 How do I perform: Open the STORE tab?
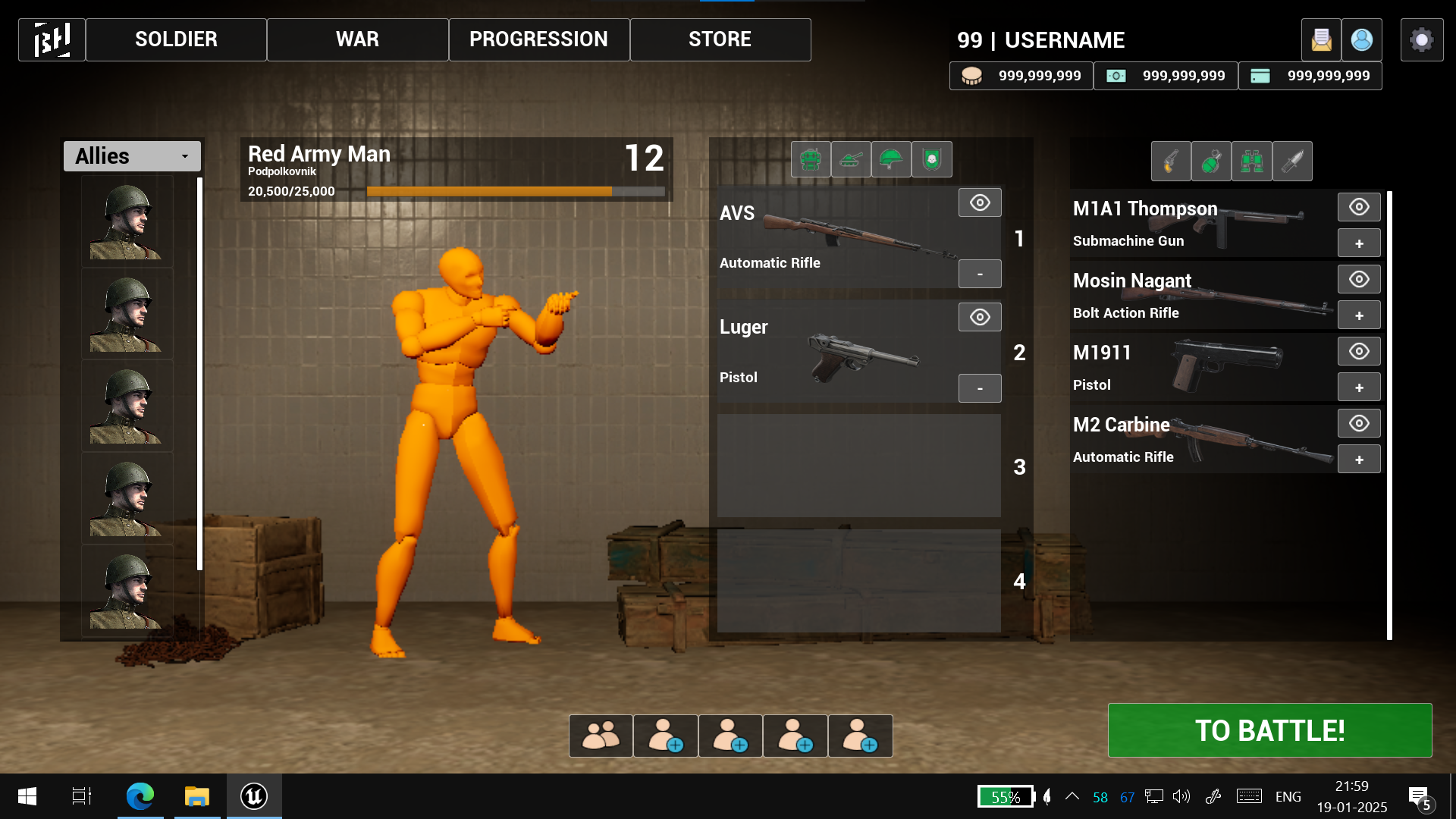point(720,39)
